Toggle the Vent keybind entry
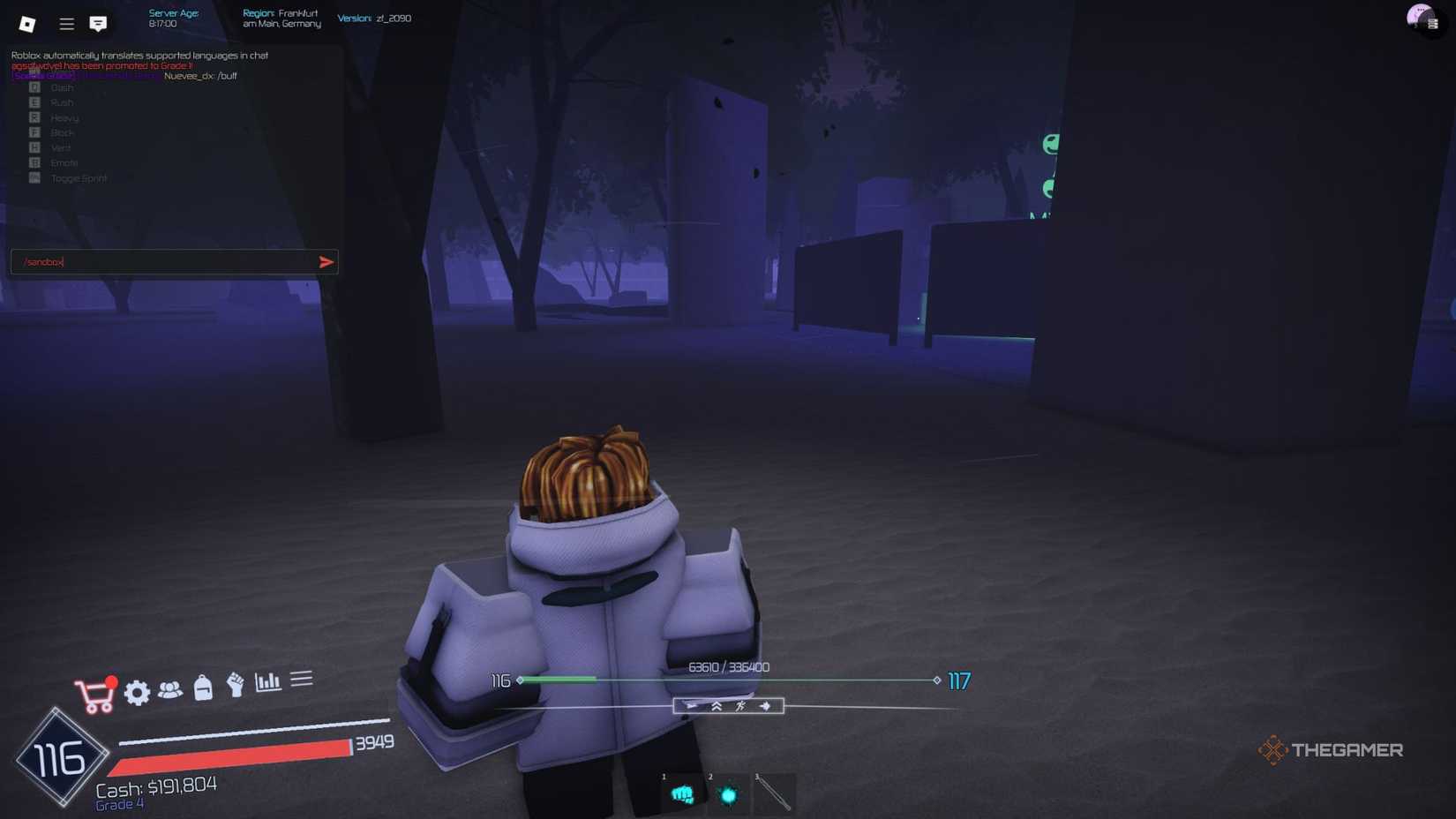This screenshot has width=1456, height=819. pos(60,147)
